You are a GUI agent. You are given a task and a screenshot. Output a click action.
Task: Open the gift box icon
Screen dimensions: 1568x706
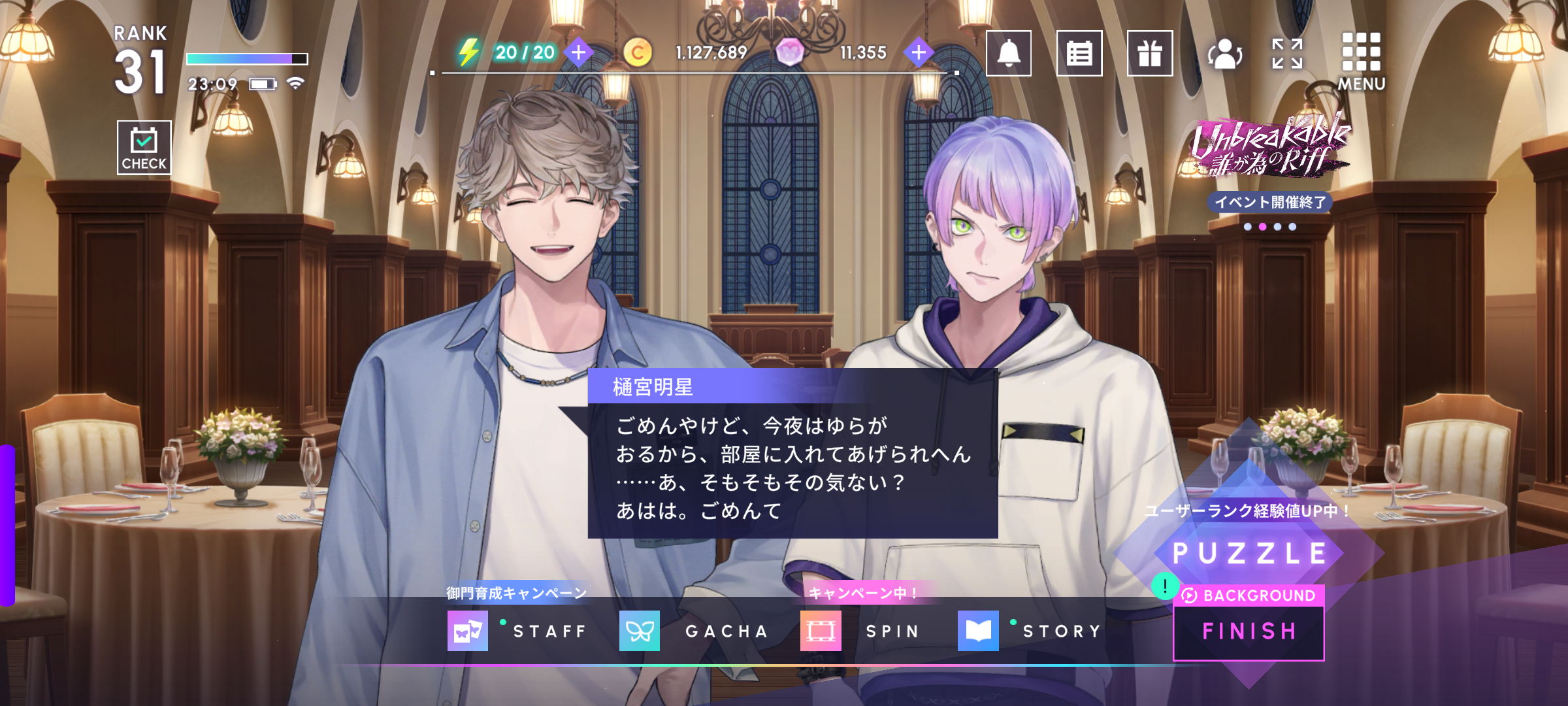click(x=1149, y=54)
